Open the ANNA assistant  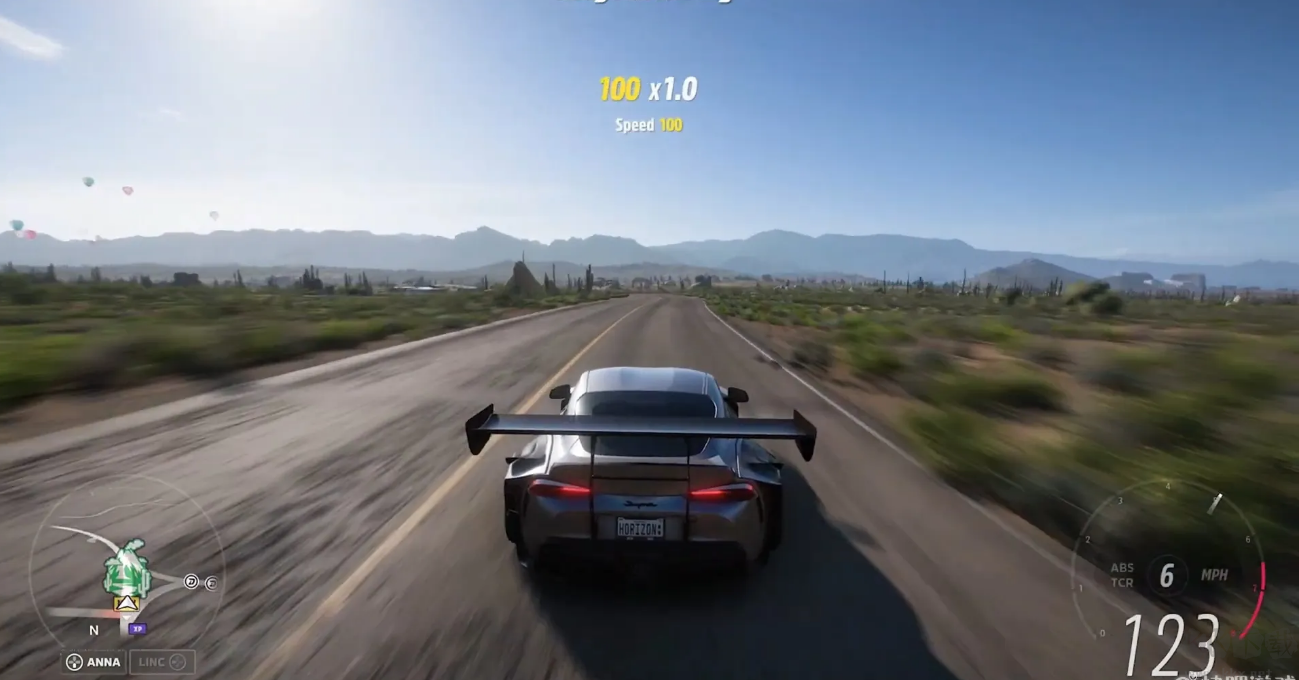93,661
